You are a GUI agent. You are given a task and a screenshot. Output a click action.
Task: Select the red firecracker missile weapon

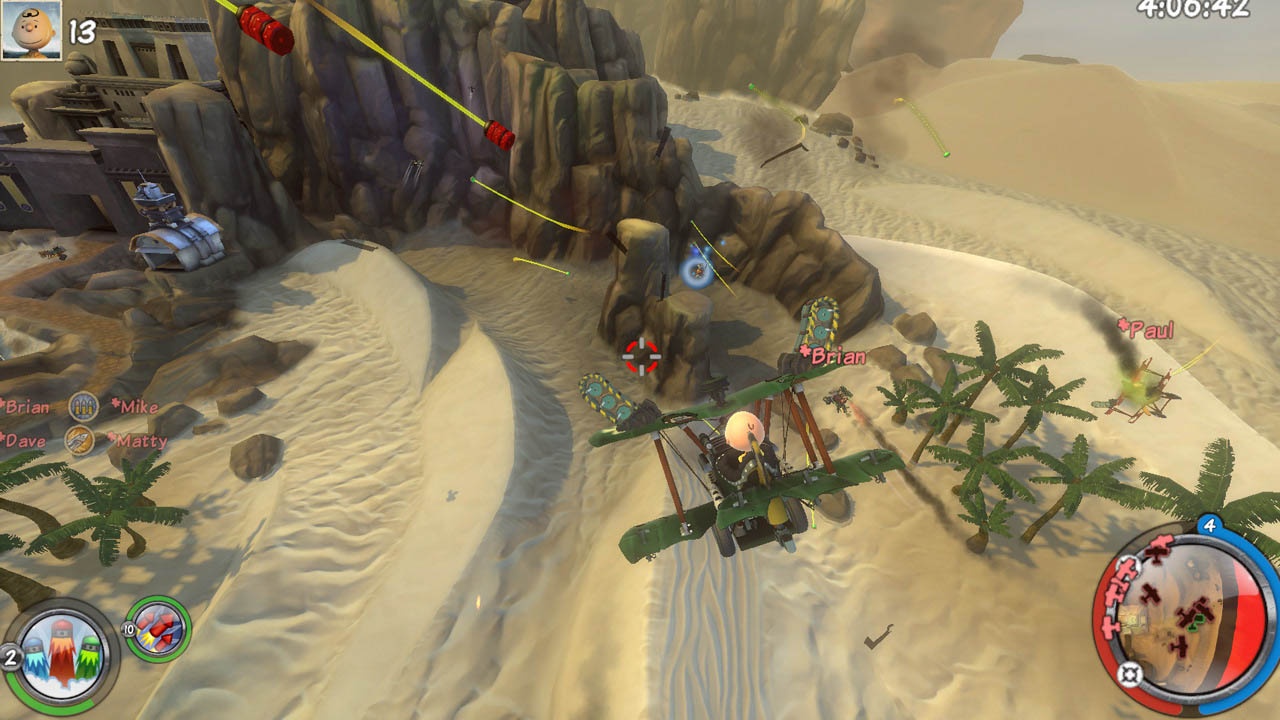tap(158, 629)
